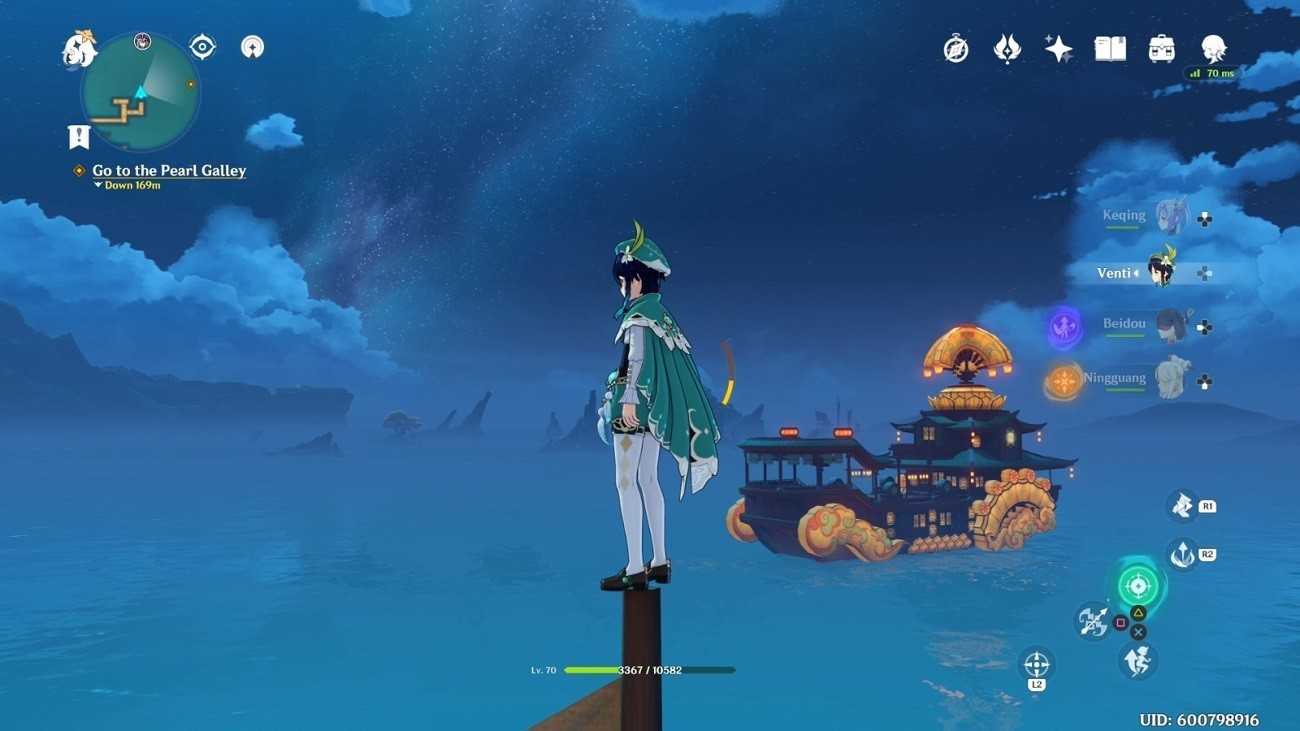This screenshot has height=731, width=1300.
Task: Open the Adventurer Handbook book icon
Action: click(x=1110, y=49)
